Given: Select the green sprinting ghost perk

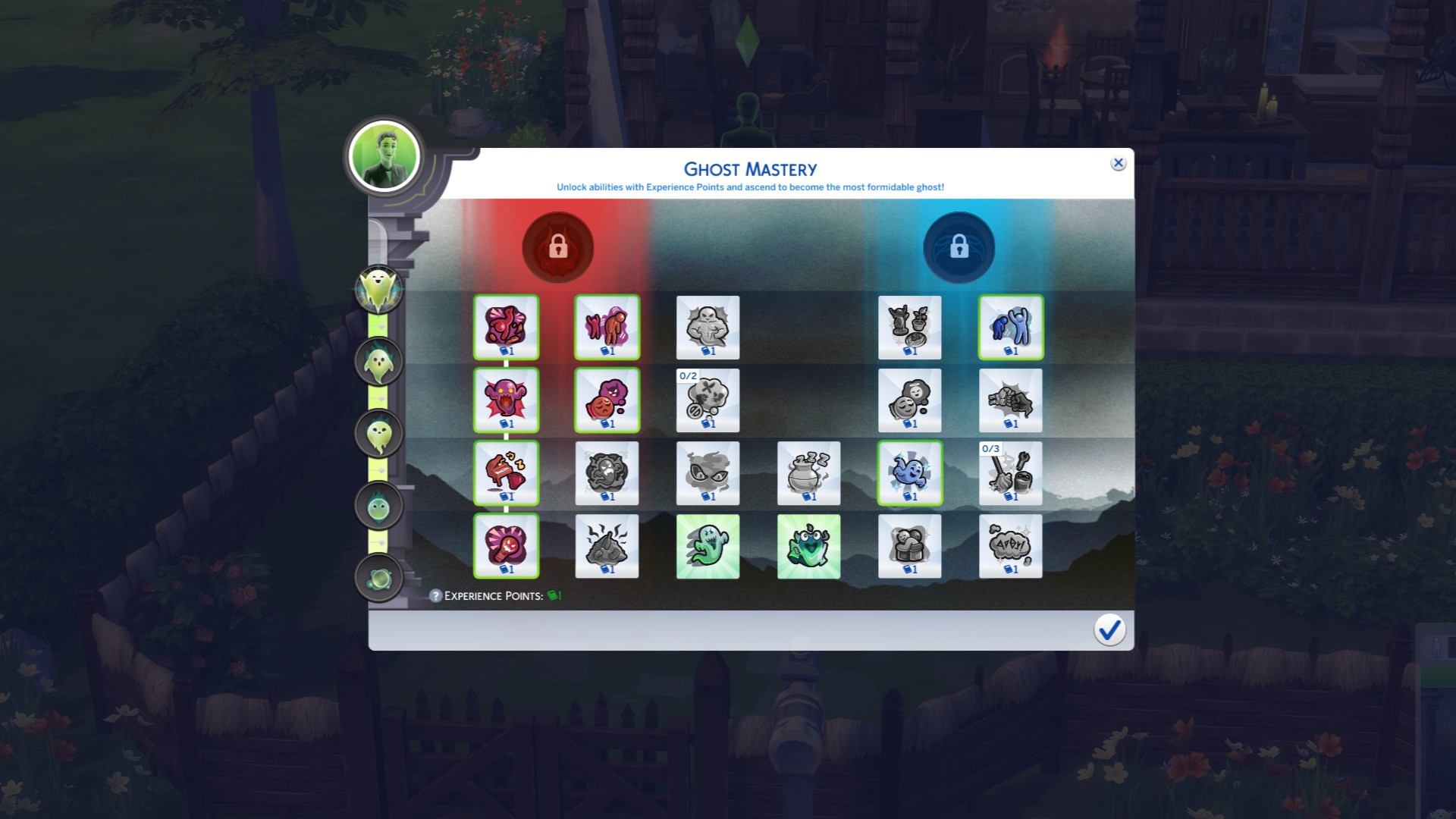Looking at the screenshot, I should tap(708, 544).
